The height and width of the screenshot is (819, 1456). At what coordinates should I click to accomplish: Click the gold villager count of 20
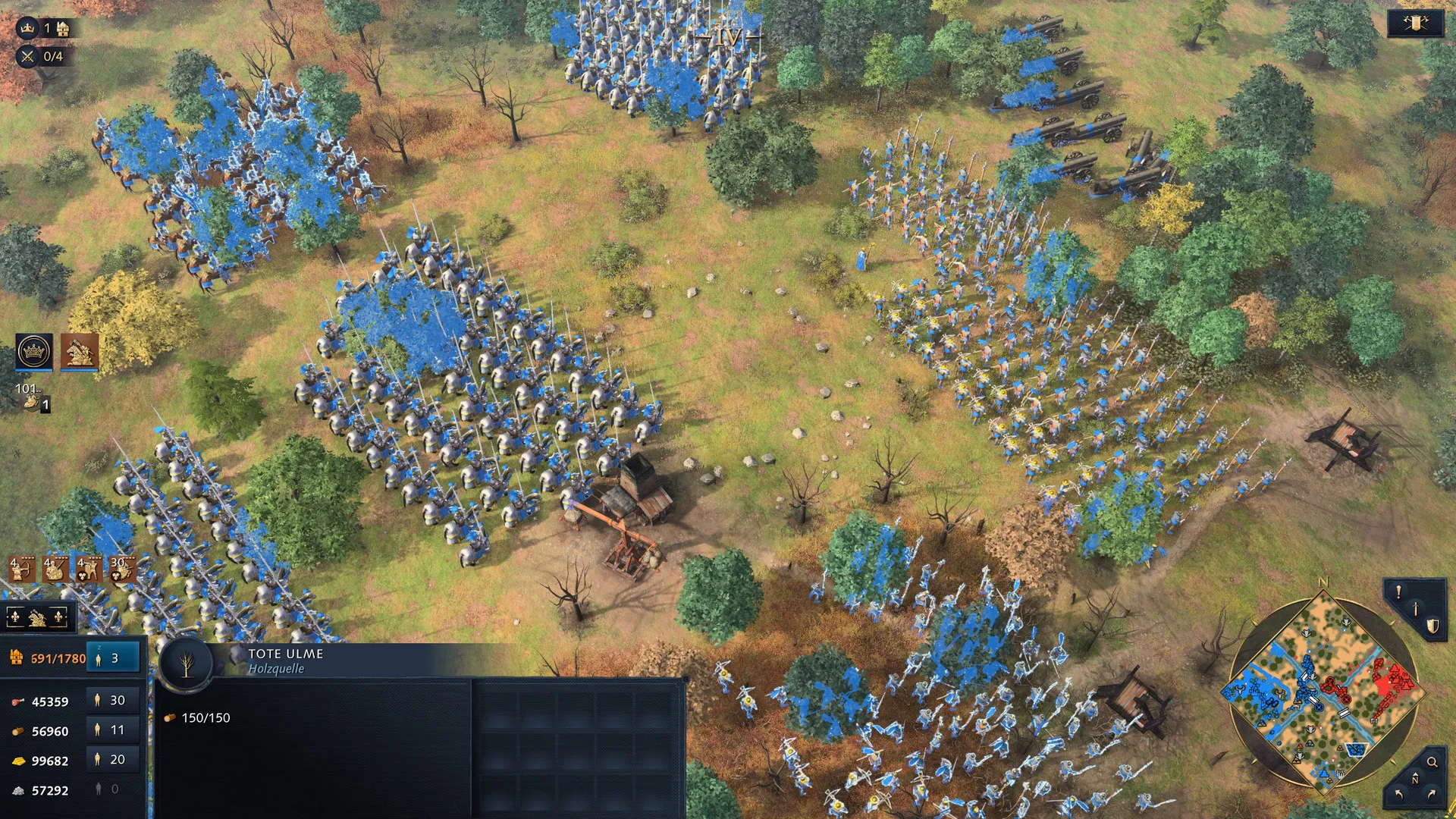pos(111,760)
